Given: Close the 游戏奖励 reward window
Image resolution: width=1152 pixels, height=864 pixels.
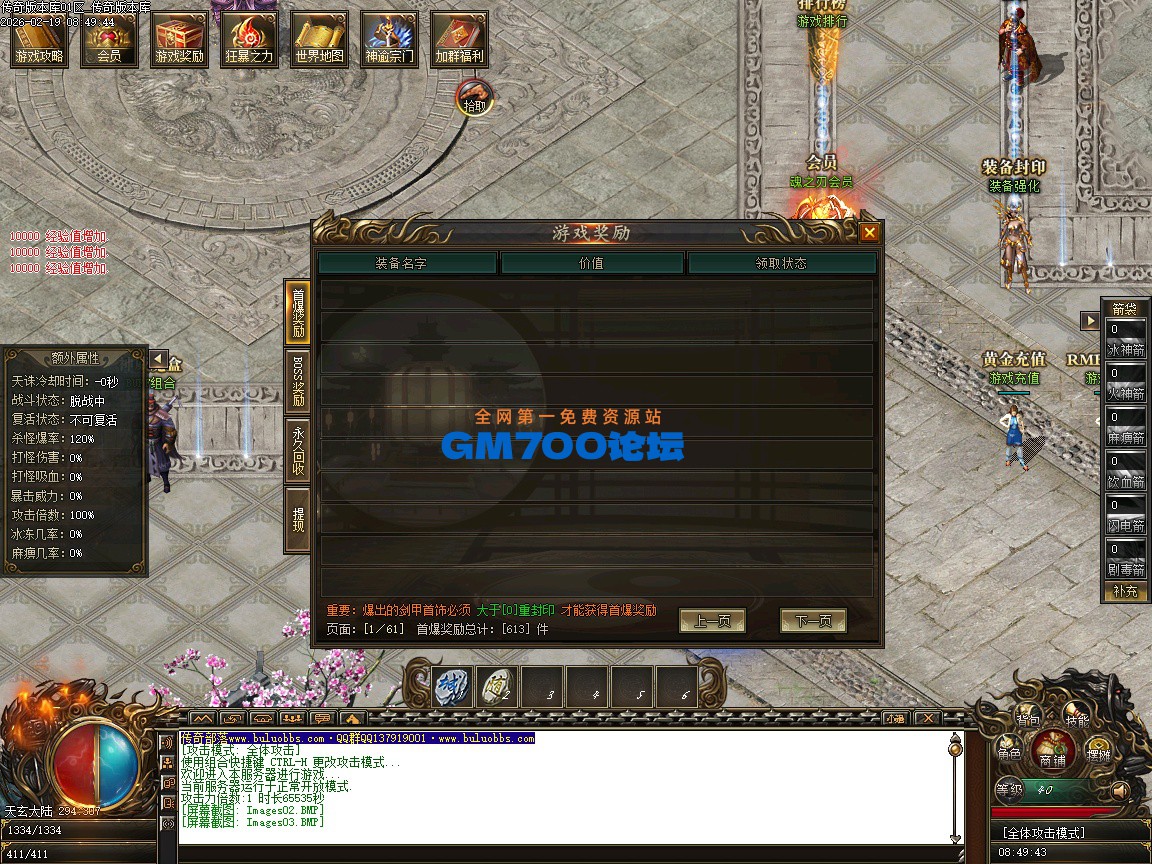Looking at the screenshot, I should point(869,233).
